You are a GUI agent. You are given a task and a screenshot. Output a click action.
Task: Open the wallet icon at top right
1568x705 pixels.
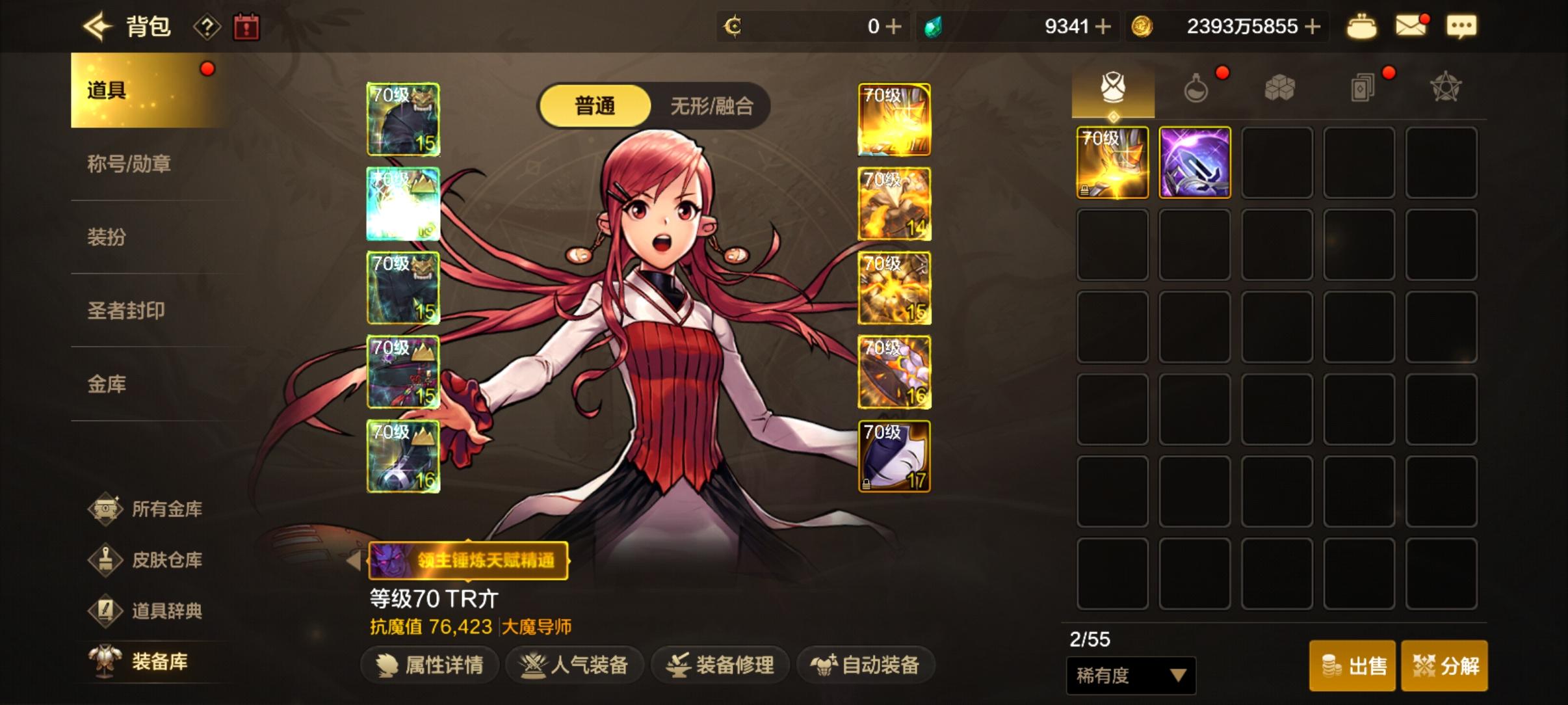1363,26
